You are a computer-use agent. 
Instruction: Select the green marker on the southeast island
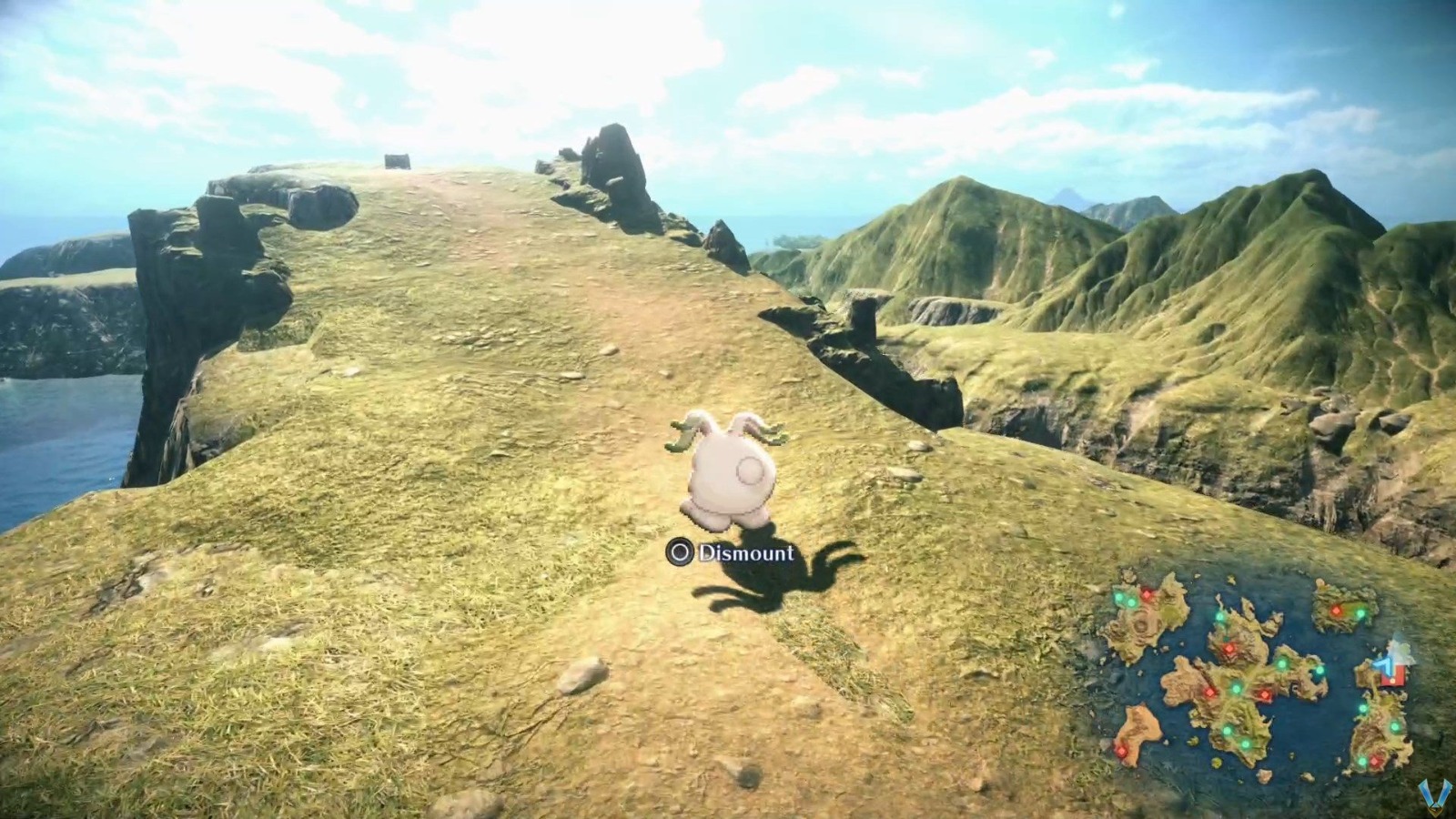click(1393, 729)
